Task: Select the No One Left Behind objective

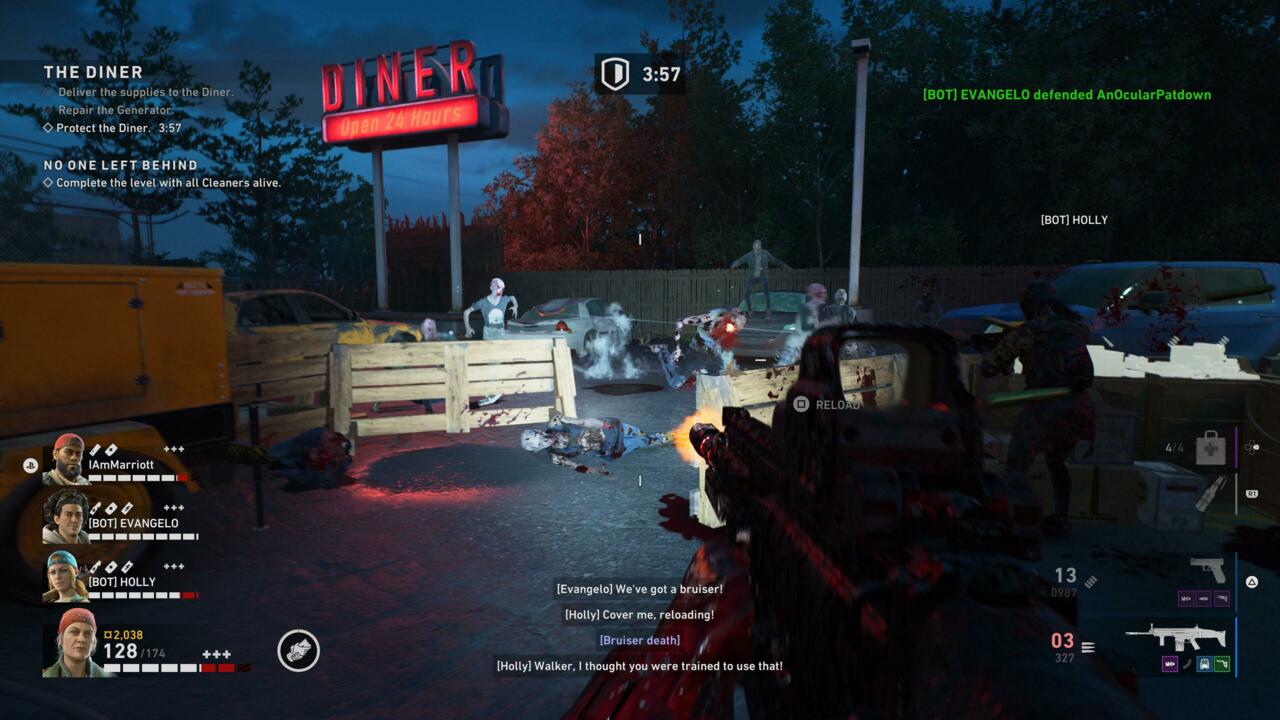Action: 121,165
